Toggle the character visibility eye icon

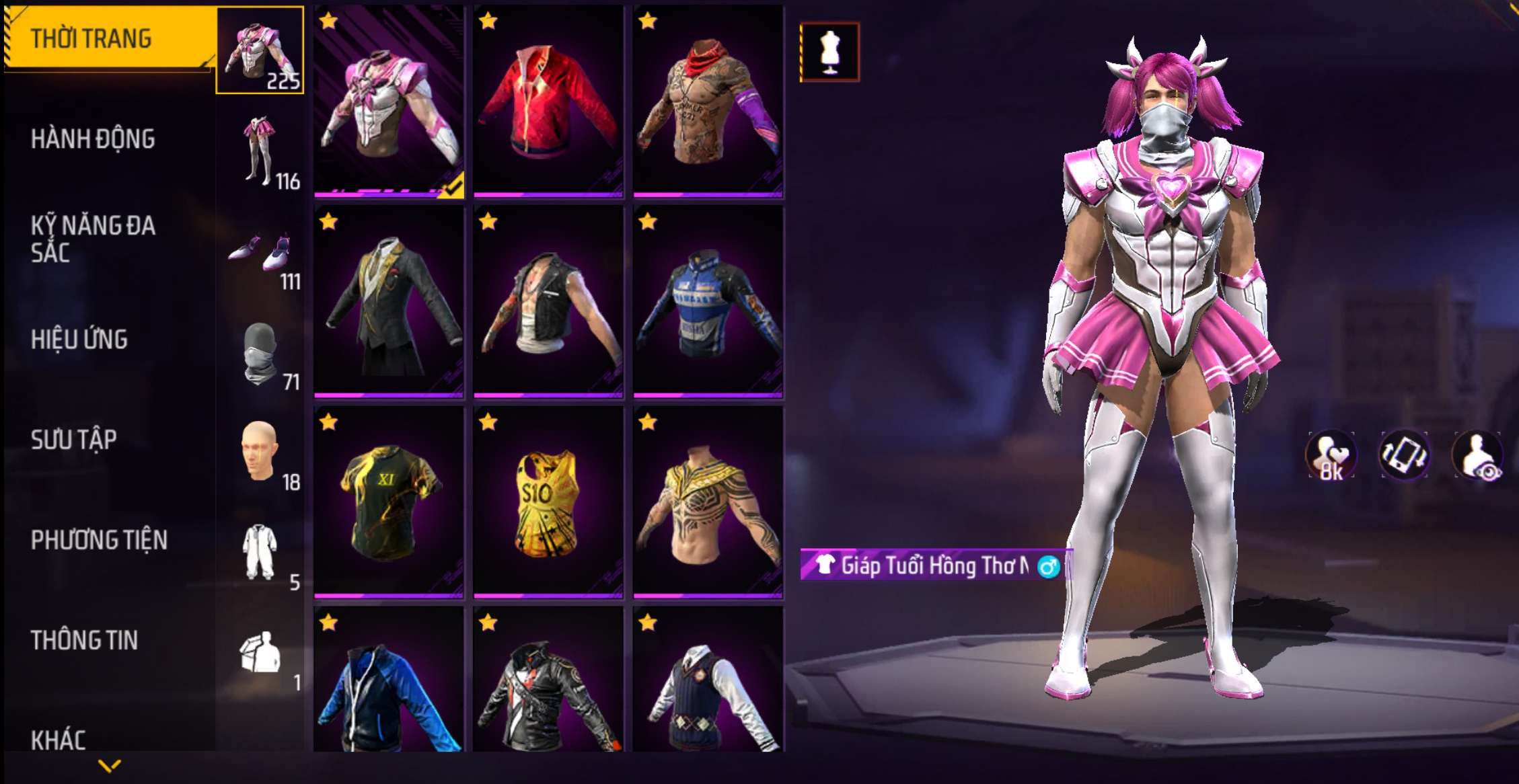tap(1478, 456)
